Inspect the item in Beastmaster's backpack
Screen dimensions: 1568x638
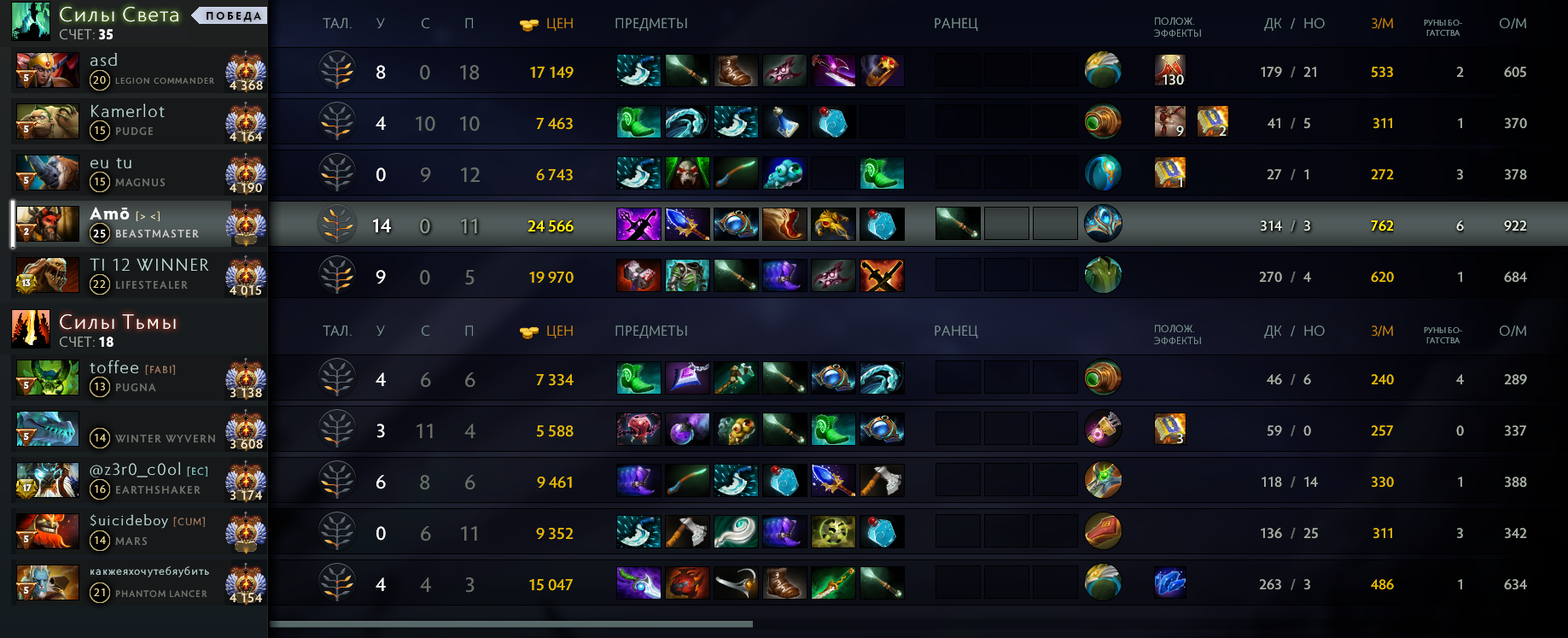click(958, 225)
